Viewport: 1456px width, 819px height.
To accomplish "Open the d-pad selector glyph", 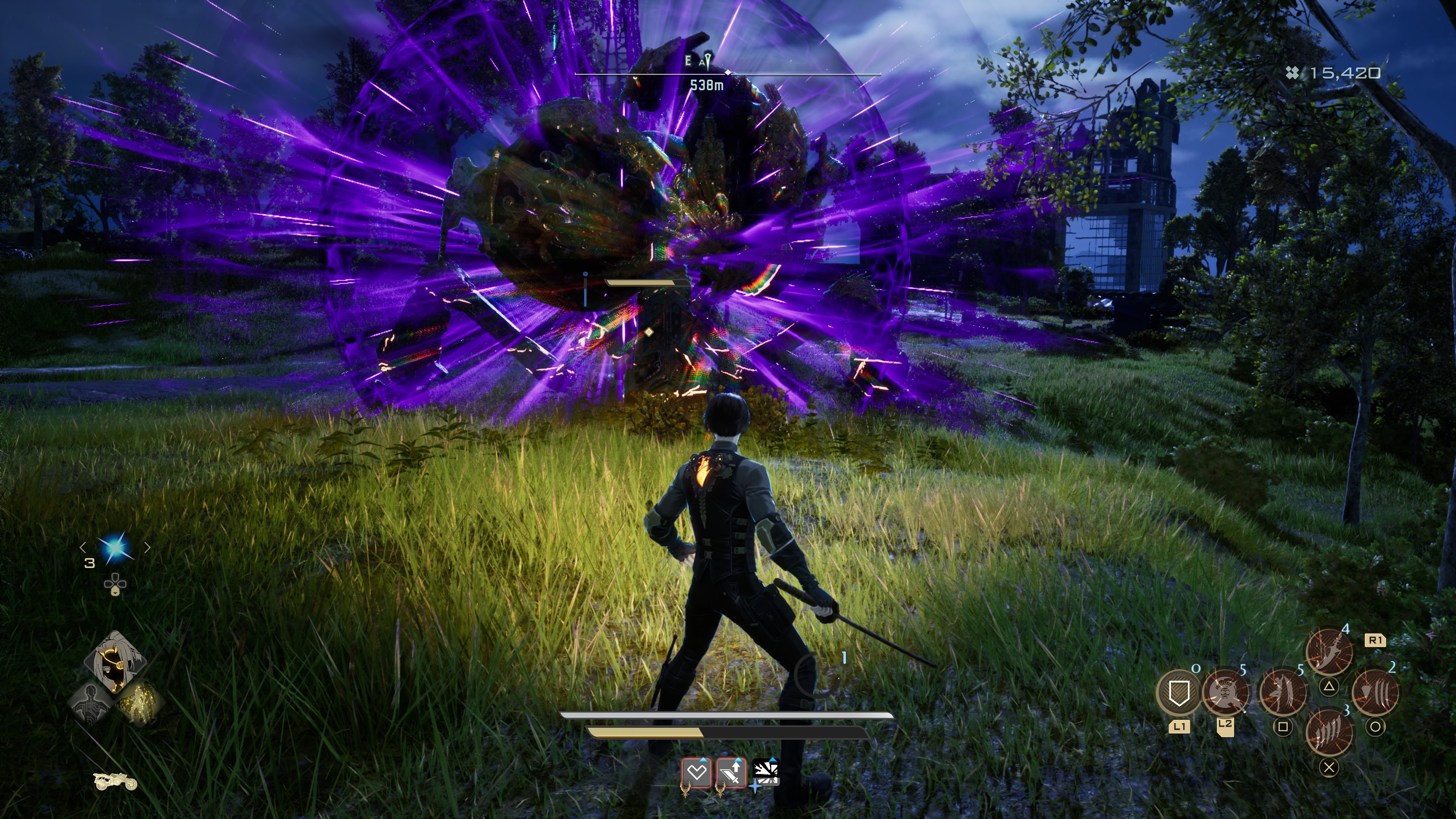I will [x=115, y=584].
